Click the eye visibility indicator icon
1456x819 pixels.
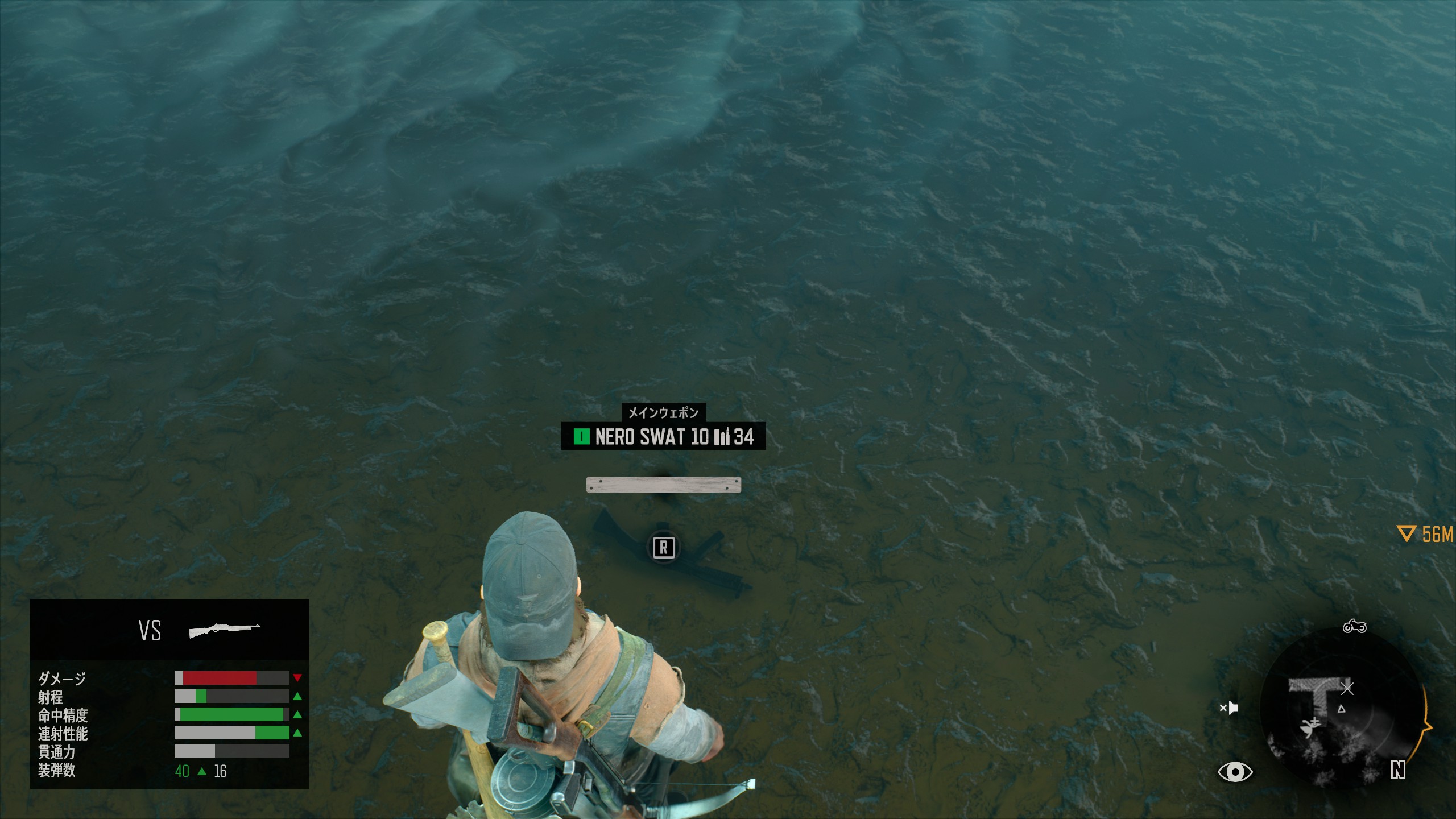(1235, 772)
